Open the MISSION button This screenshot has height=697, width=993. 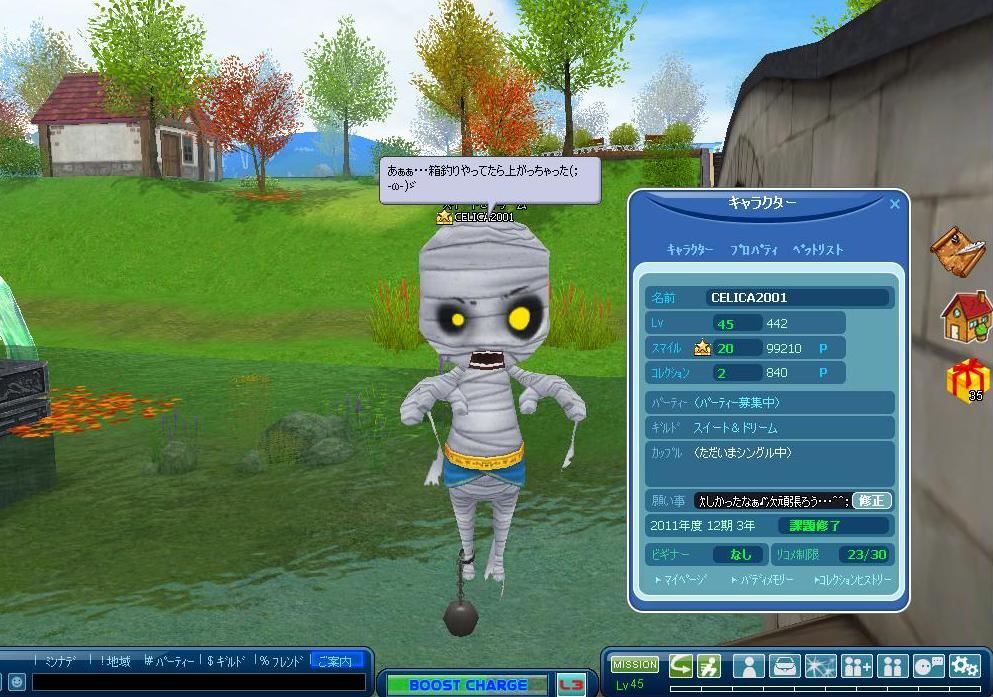click(x=635, y=664)
